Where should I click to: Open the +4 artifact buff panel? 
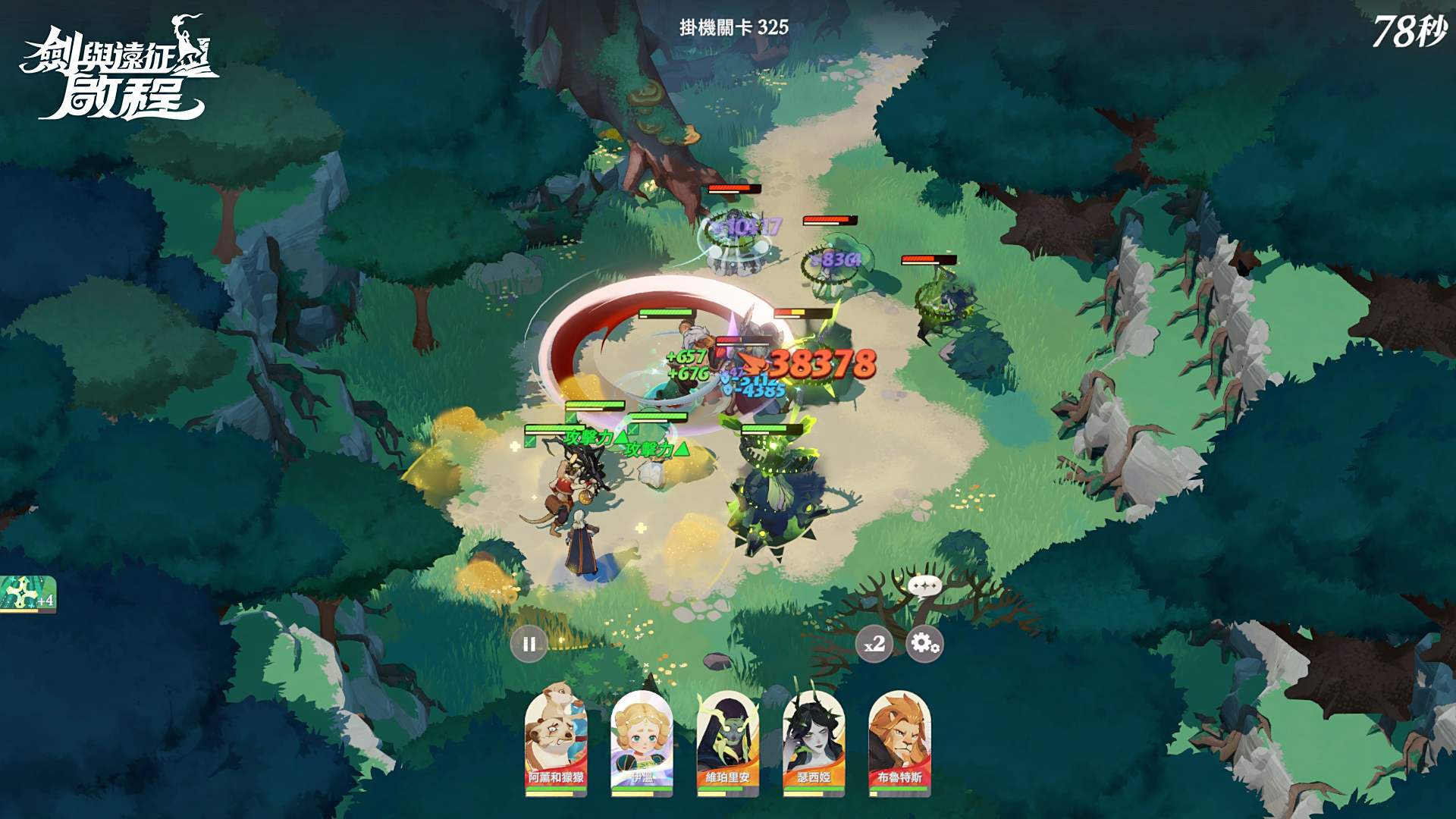point(28,594)
